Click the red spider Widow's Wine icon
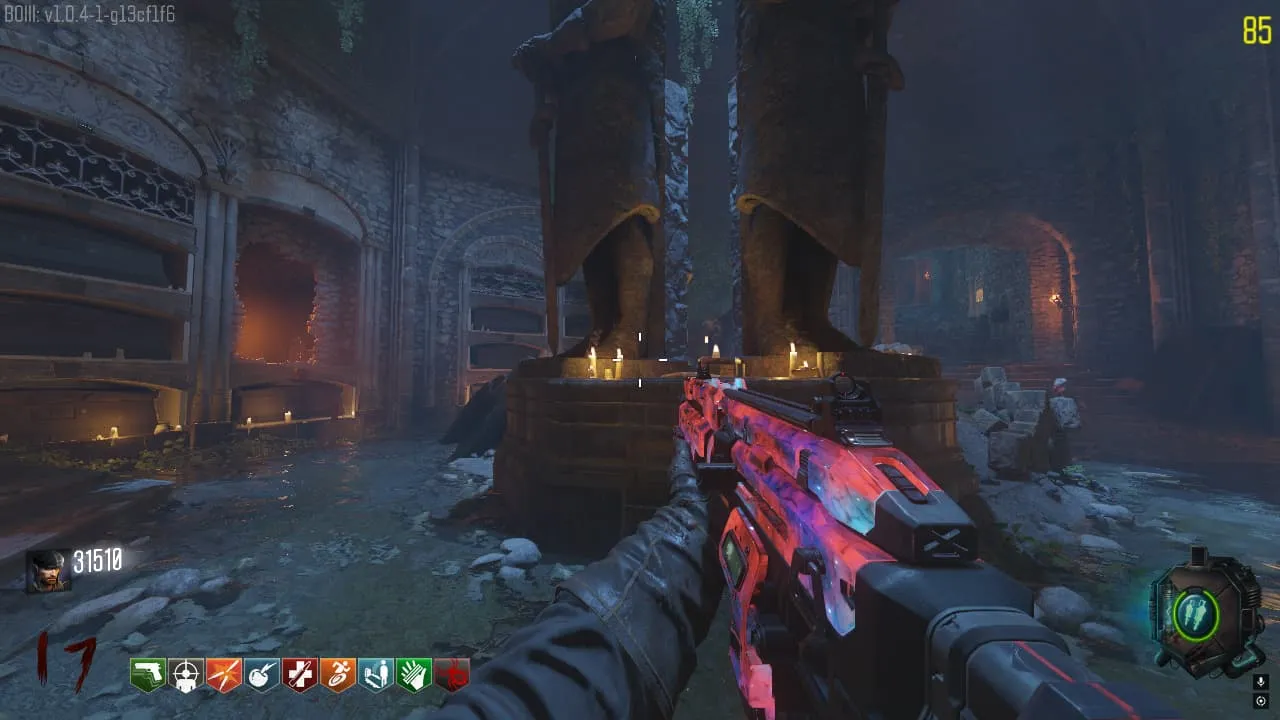1280x720 pixels. (452, 675)
